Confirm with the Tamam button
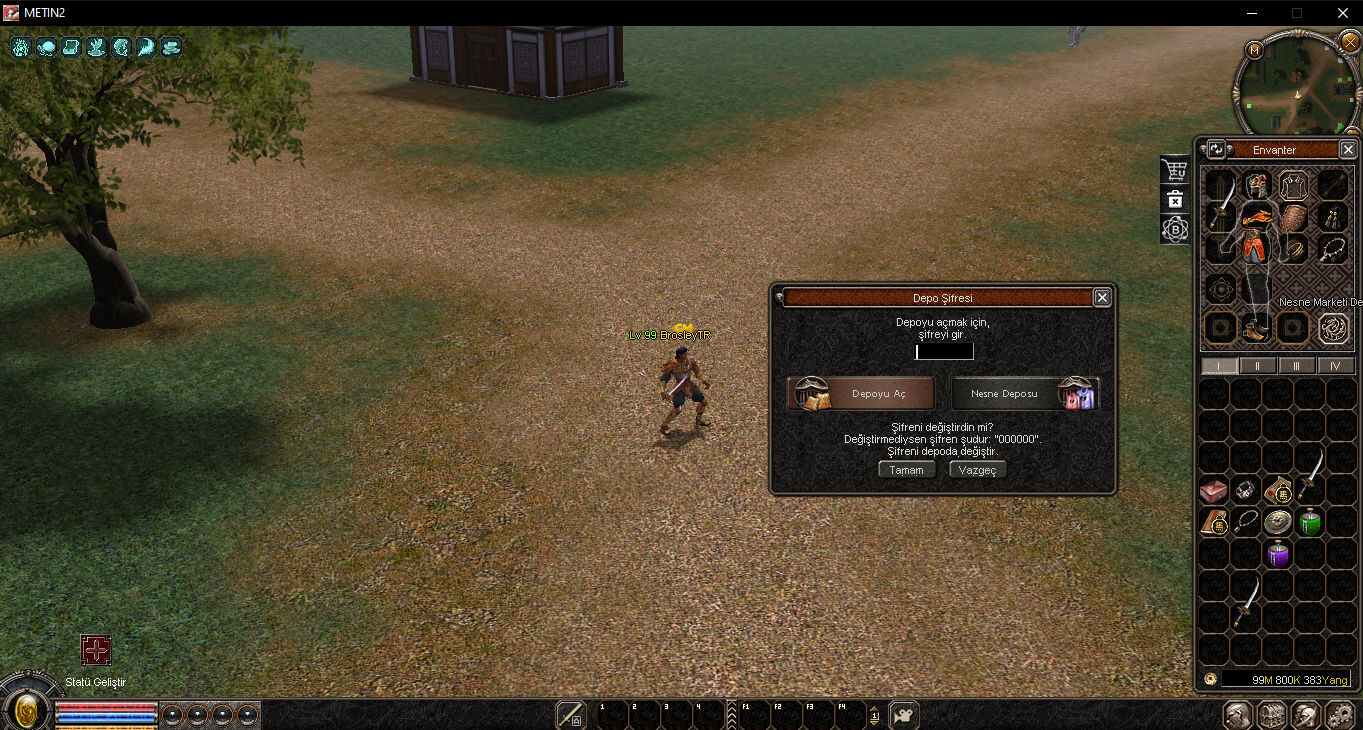The image size is (1363, 730). click(x=907, y=470)
